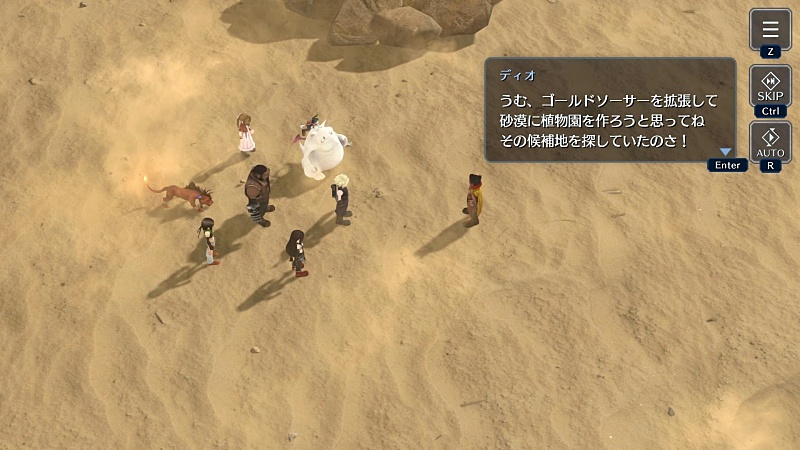
Task: Skip the cutscene with SKIP button
Action: pyautogui.click(x=770, y=86)
